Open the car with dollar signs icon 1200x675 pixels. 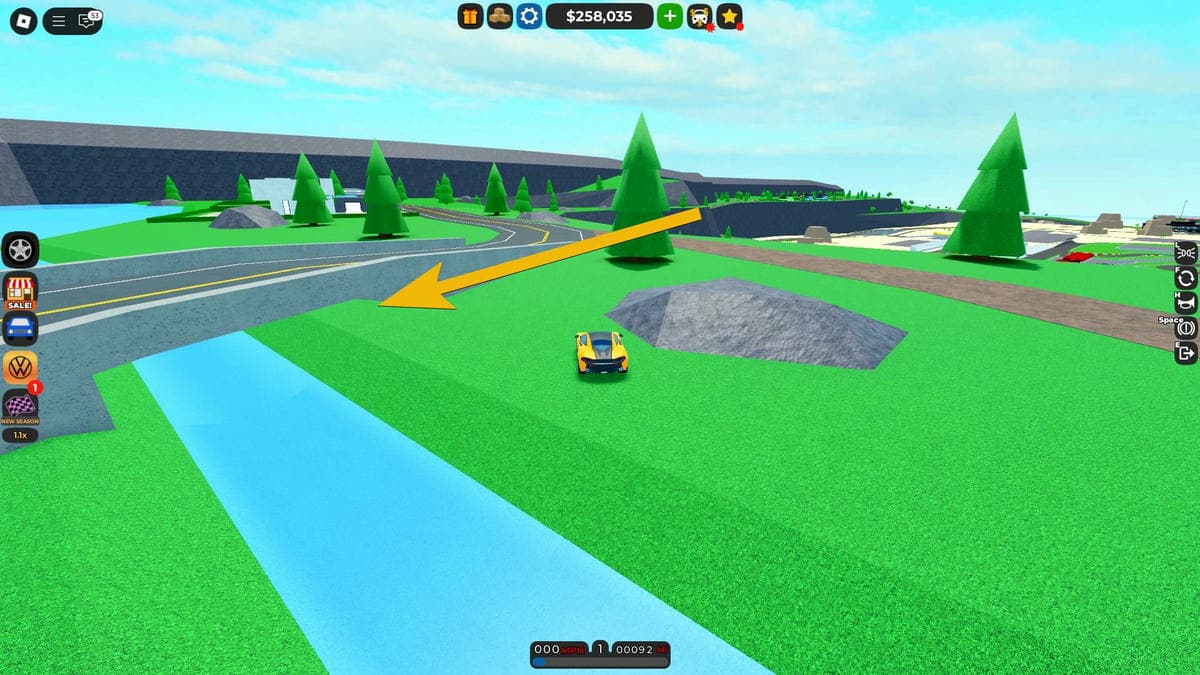(x=699, y=16)
